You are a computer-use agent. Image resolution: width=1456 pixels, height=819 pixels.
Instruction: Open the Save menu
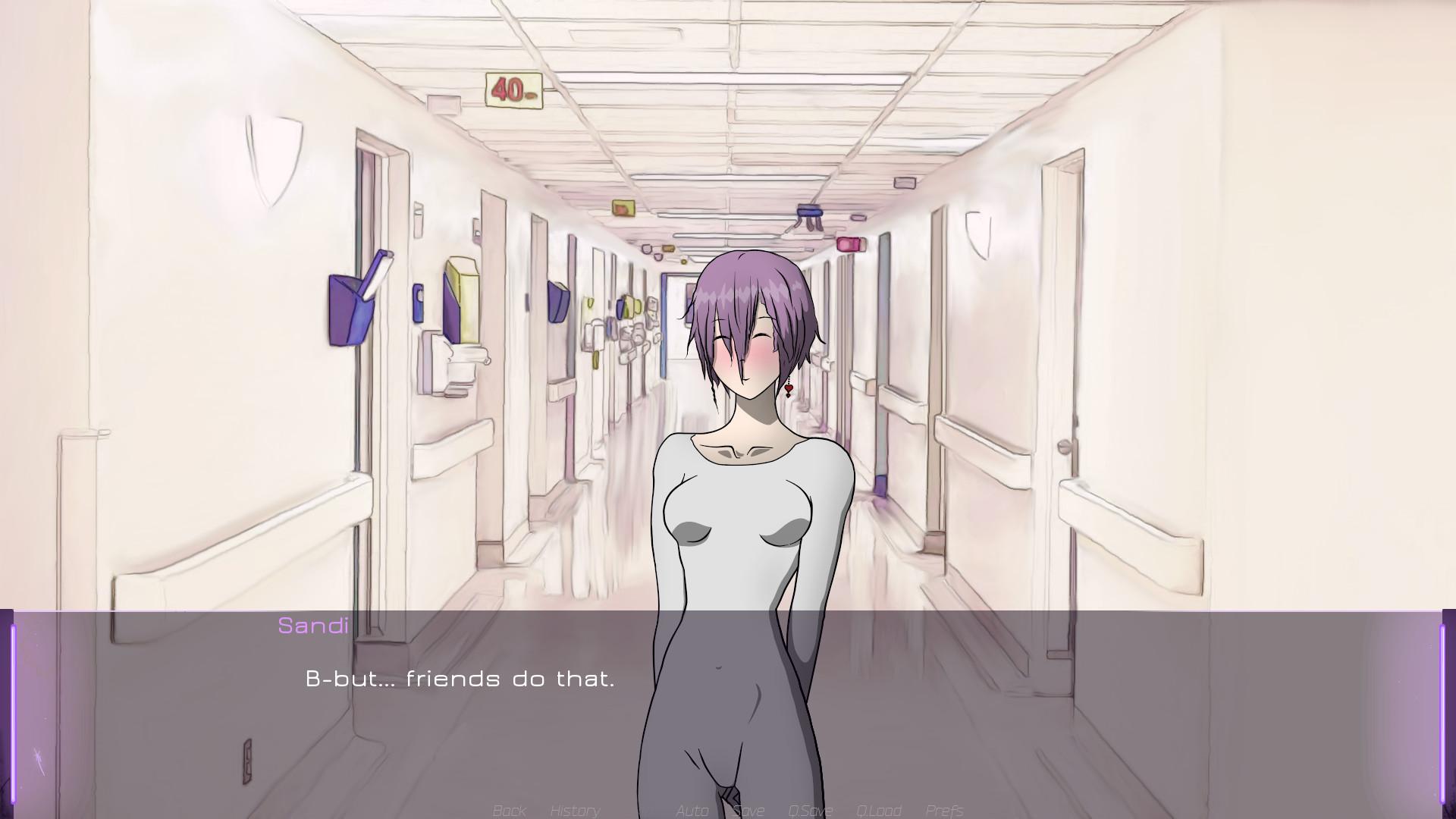point(748,811)
